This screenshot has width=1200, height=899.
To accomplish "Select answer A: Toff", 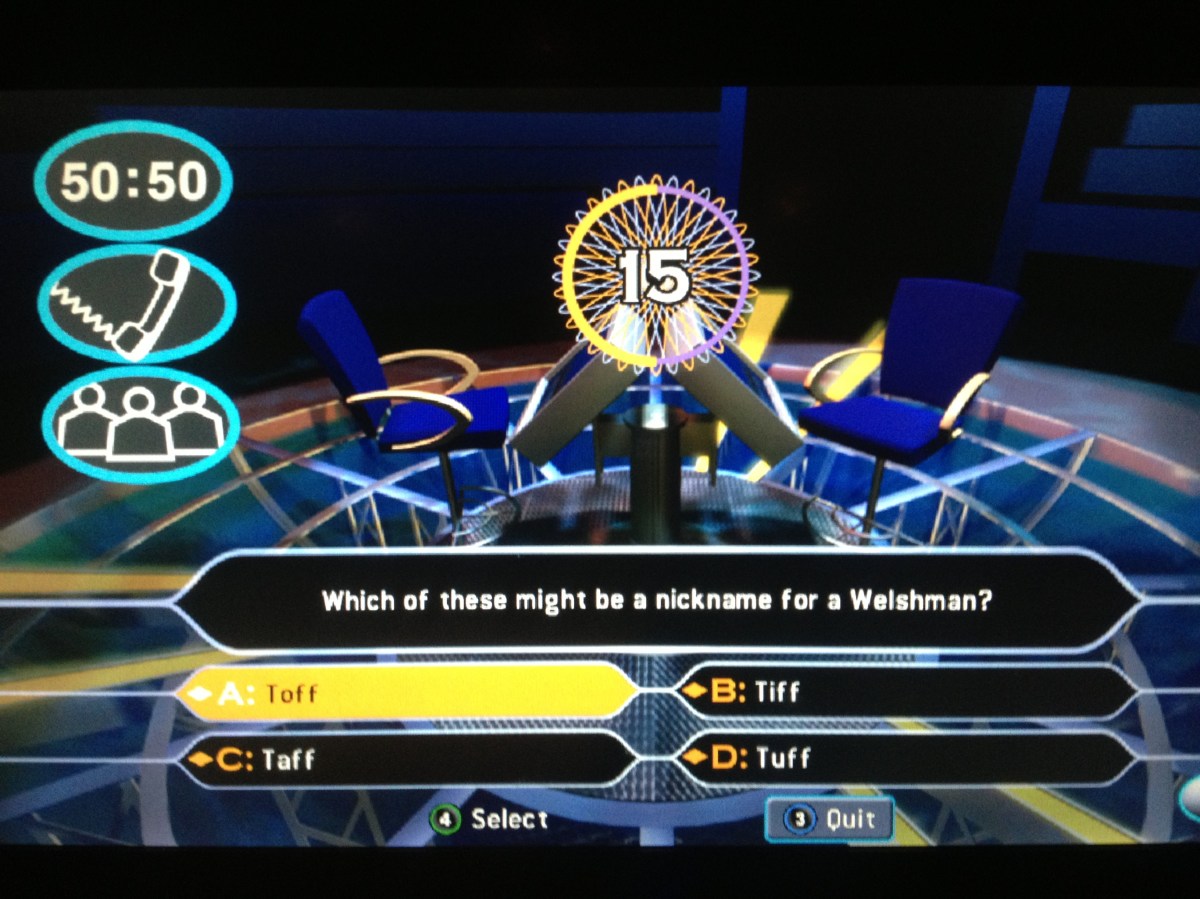I will click(x=405, y=692).
